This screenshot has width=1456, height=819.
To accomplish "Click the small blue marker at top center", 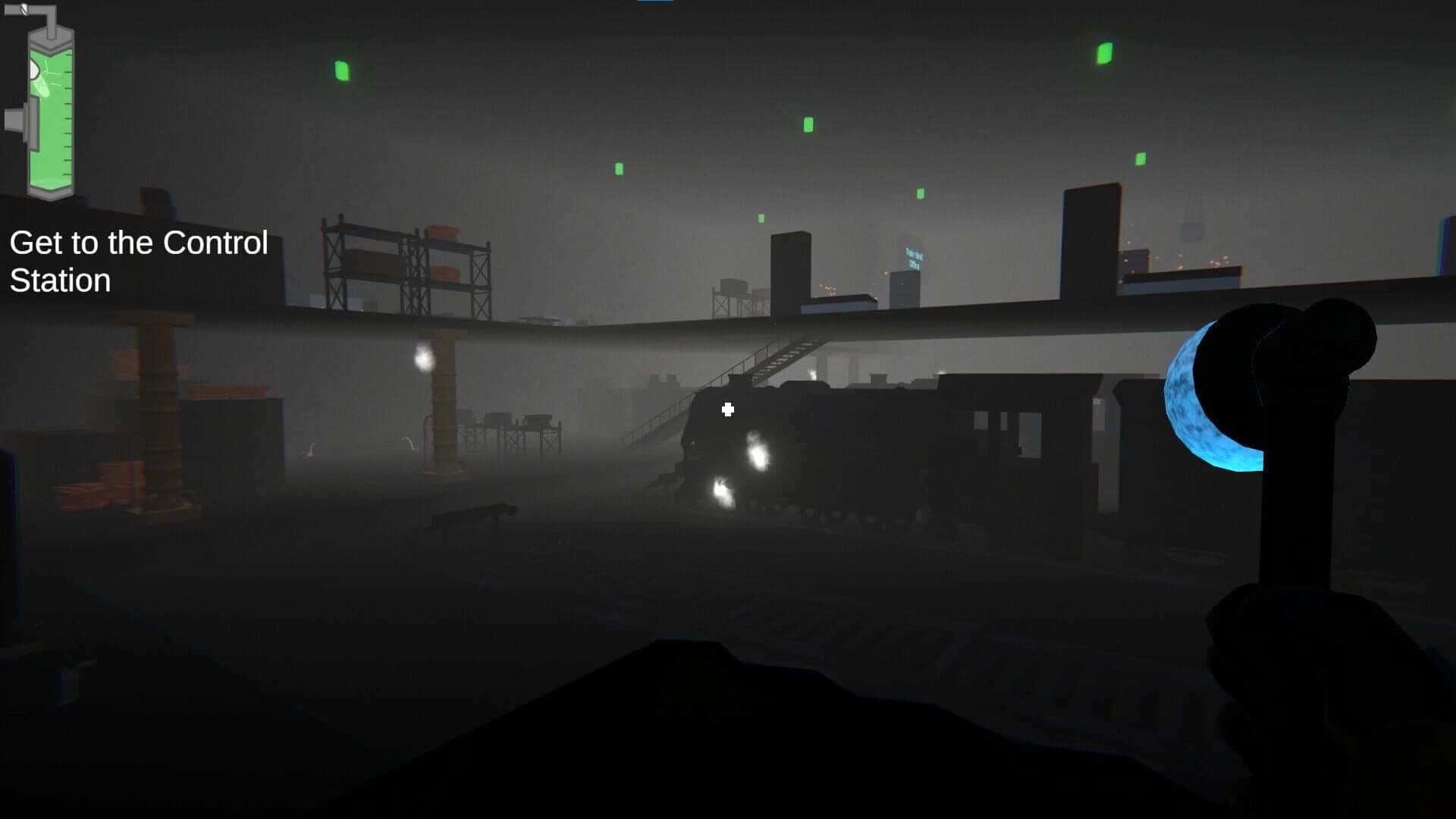I will point(656,2).
